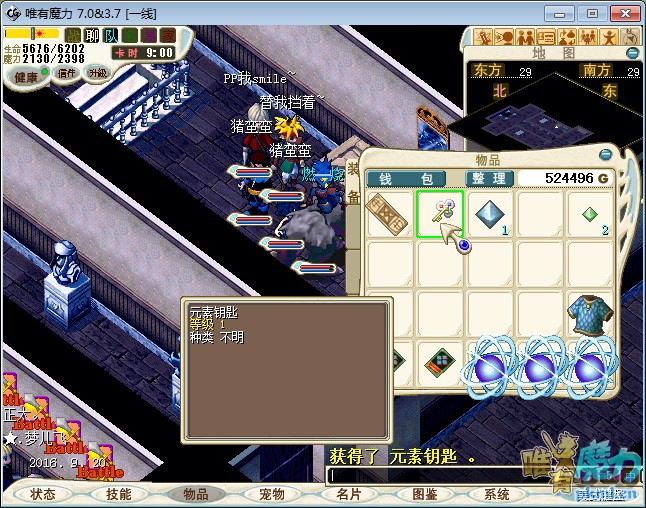Minimize the 地图 map panel
The height and width of the screenshot is (508, 646).
(x=632, y=52)
